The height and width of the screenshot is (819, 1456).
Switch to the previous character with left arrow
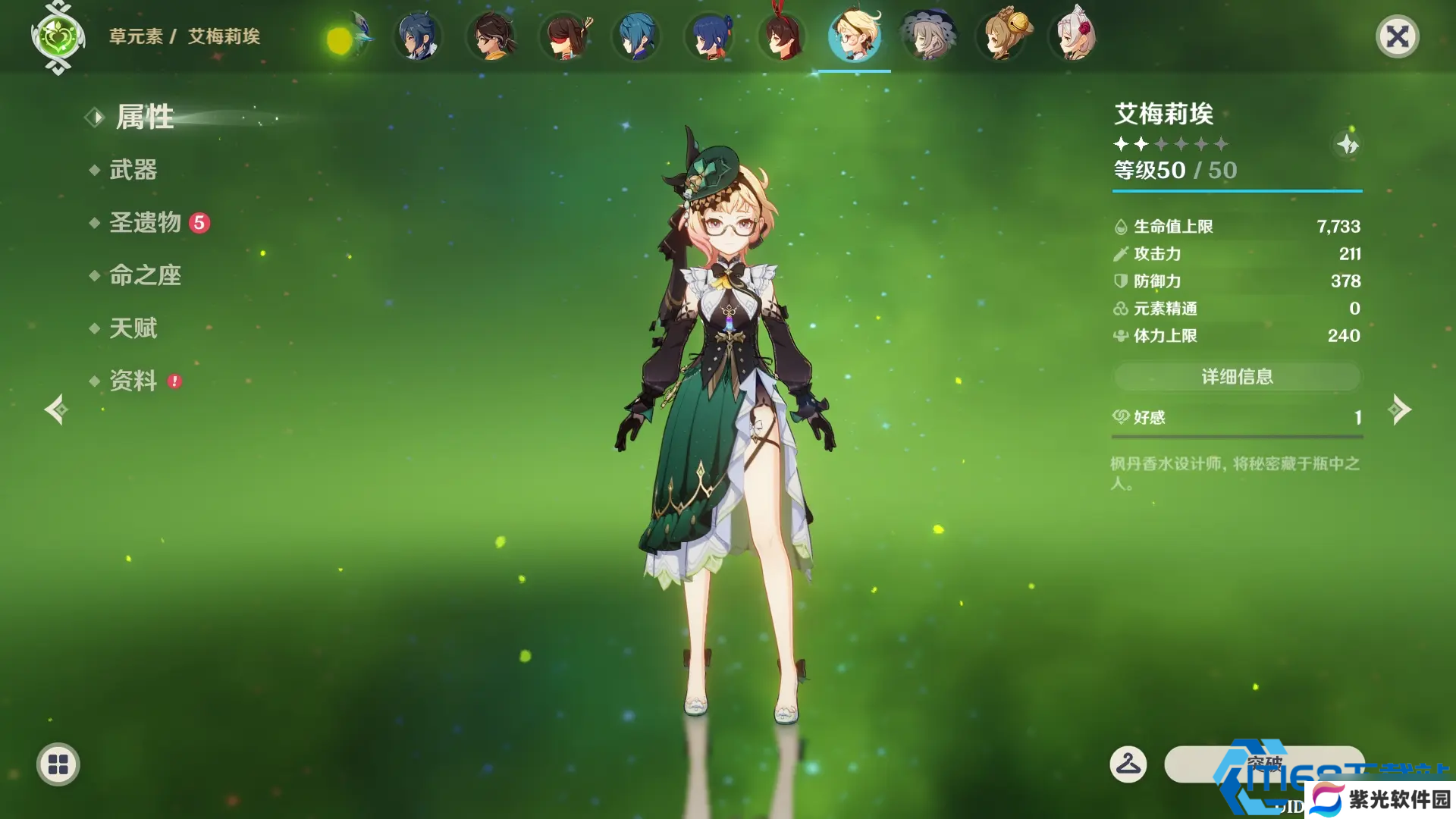(56, 409)
